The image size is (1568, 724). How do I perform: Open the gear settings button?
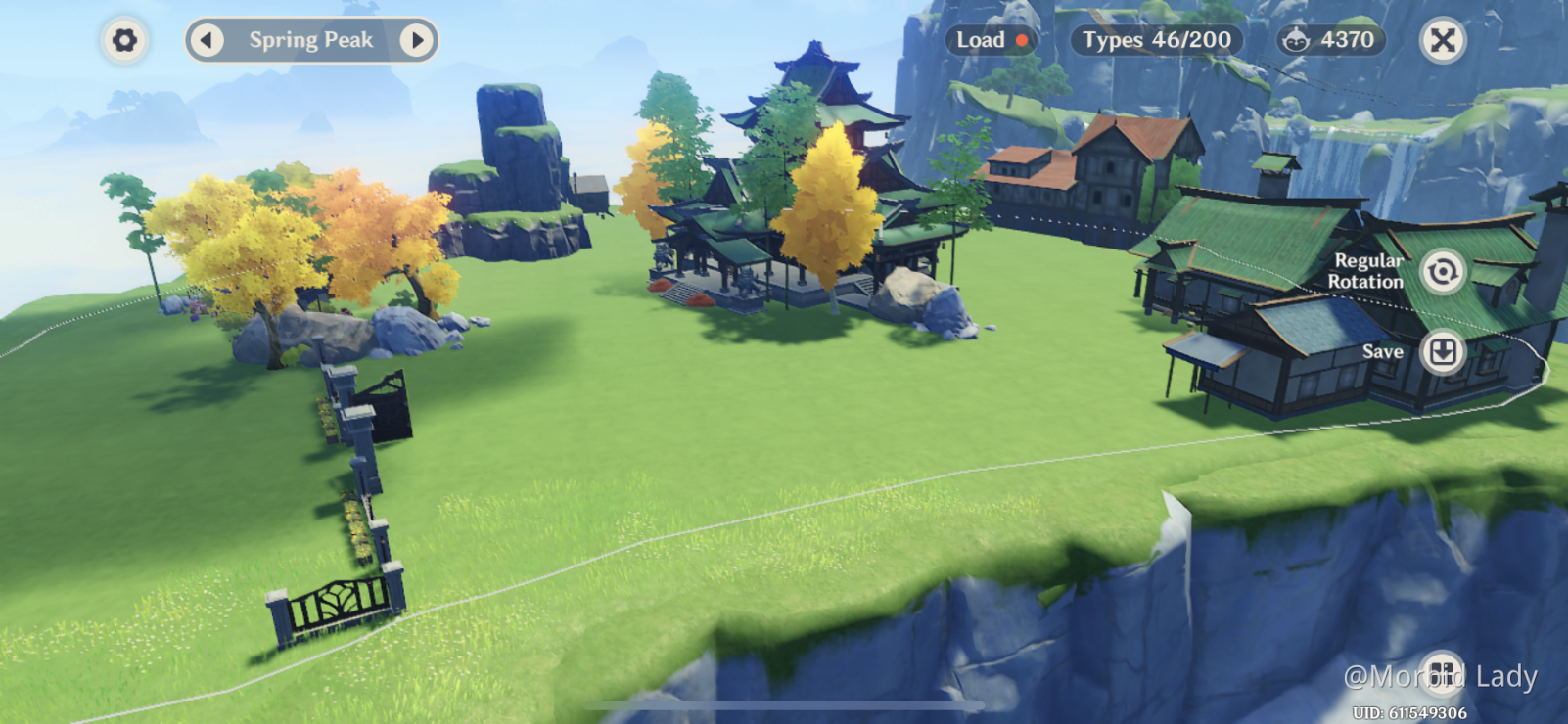(124, 40)
